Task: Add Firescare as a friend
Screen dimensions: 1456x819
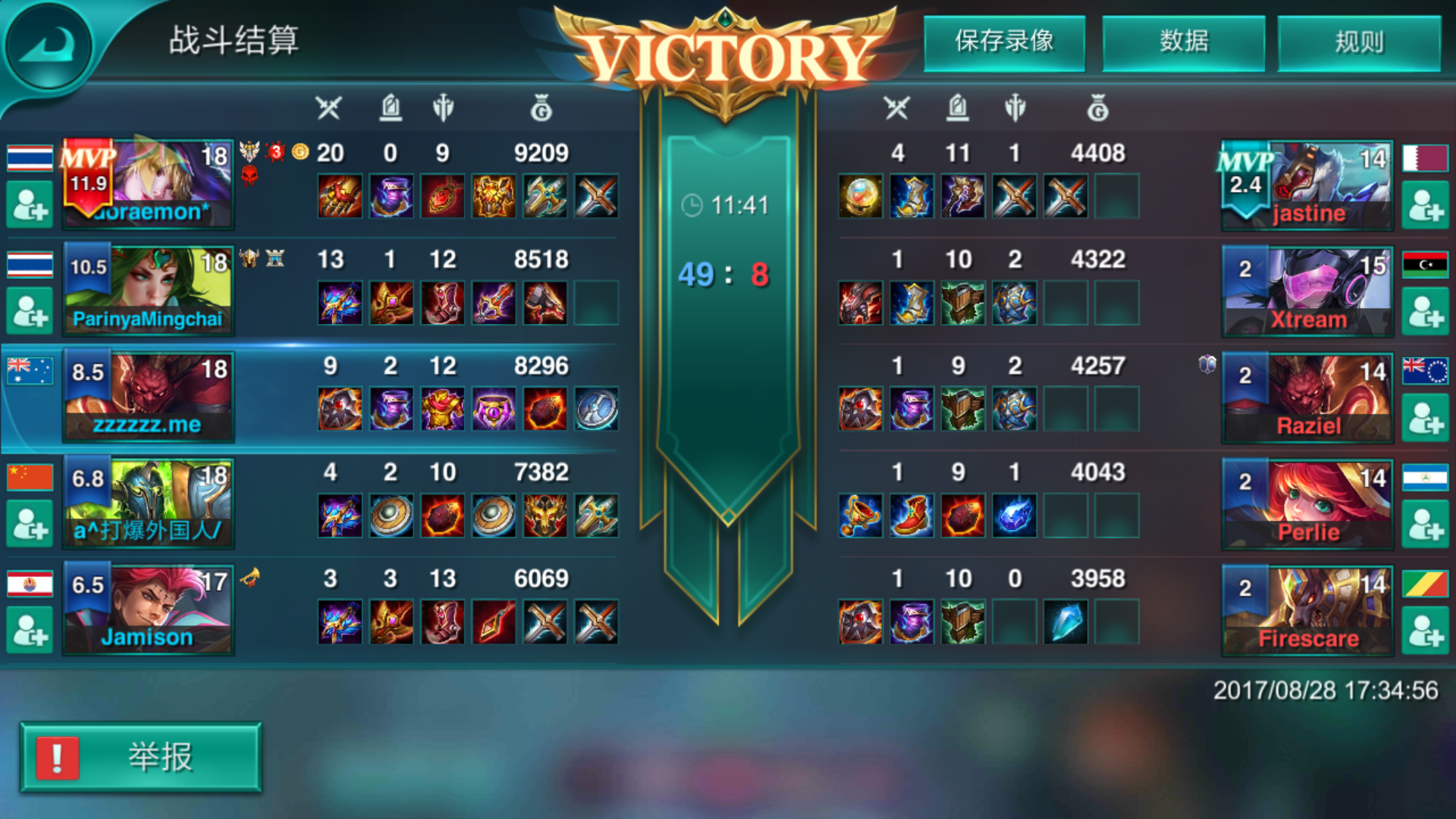Action: 1425,630
